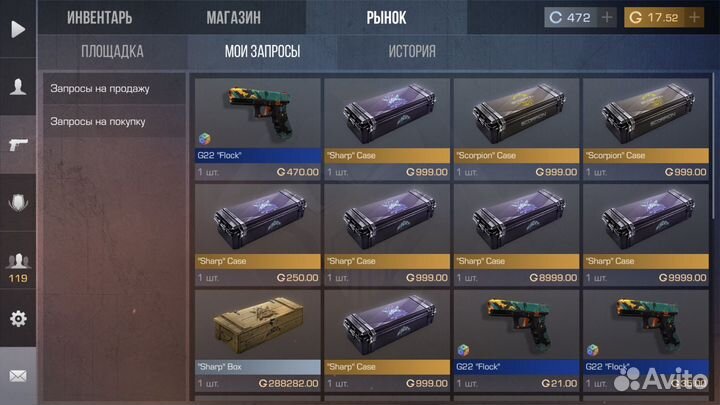This screenshot has width=720, height=405.
Task: Select the "Sharp" Box listing priced 288282.00
Action: pyautogui.click(x=258, y=340)
